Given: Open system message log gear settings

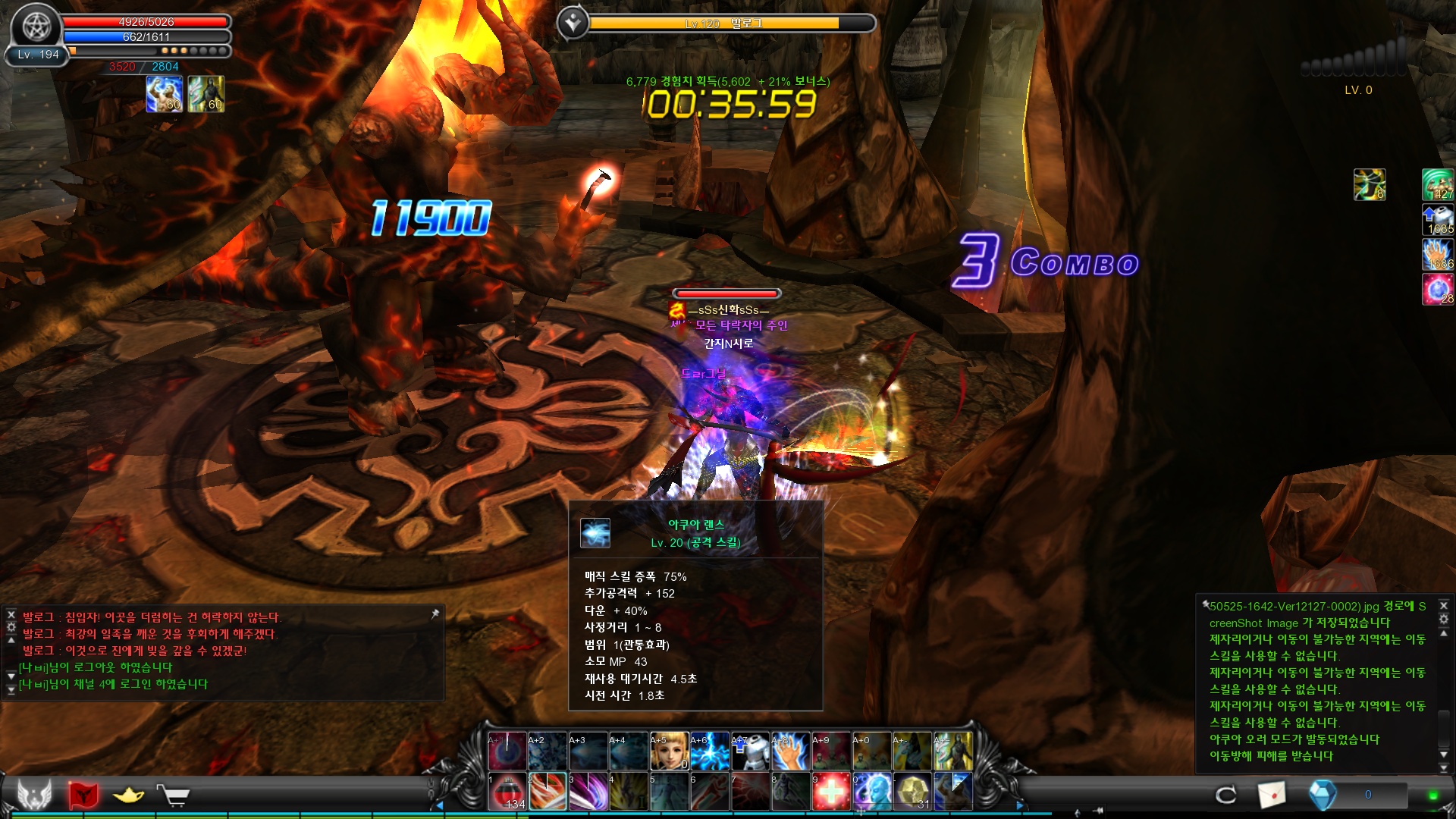Looking at the screenshot, I should tap(1444, 619).
